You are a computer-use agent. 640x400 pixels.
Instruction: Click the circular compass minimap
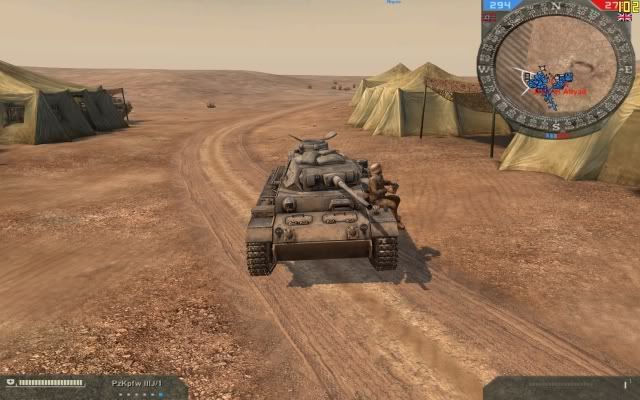[x=555, y=67]
